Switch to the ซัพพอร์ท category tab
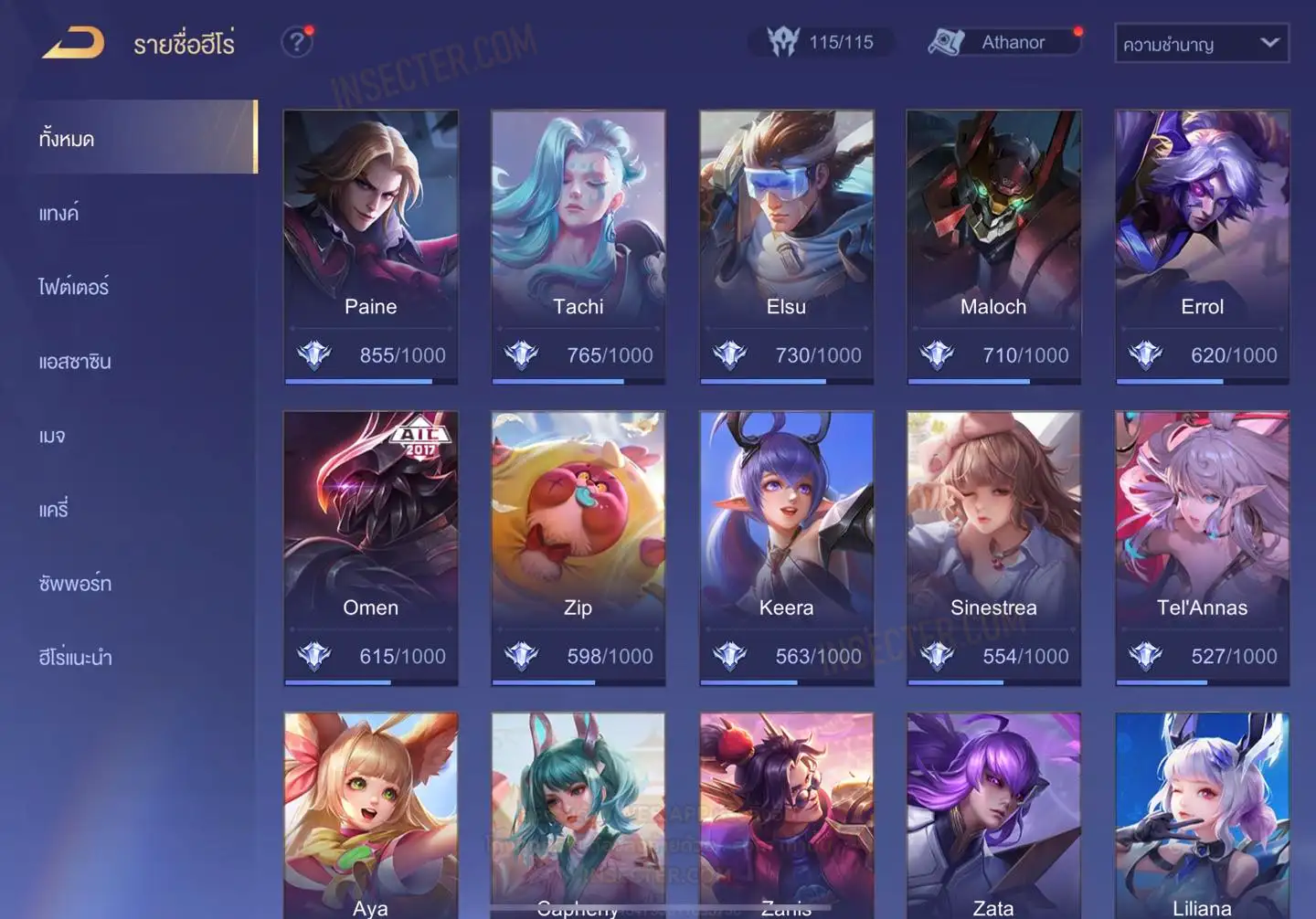Screen dimensions: 1316x919 pyautogui.click(x=75, y=584)
